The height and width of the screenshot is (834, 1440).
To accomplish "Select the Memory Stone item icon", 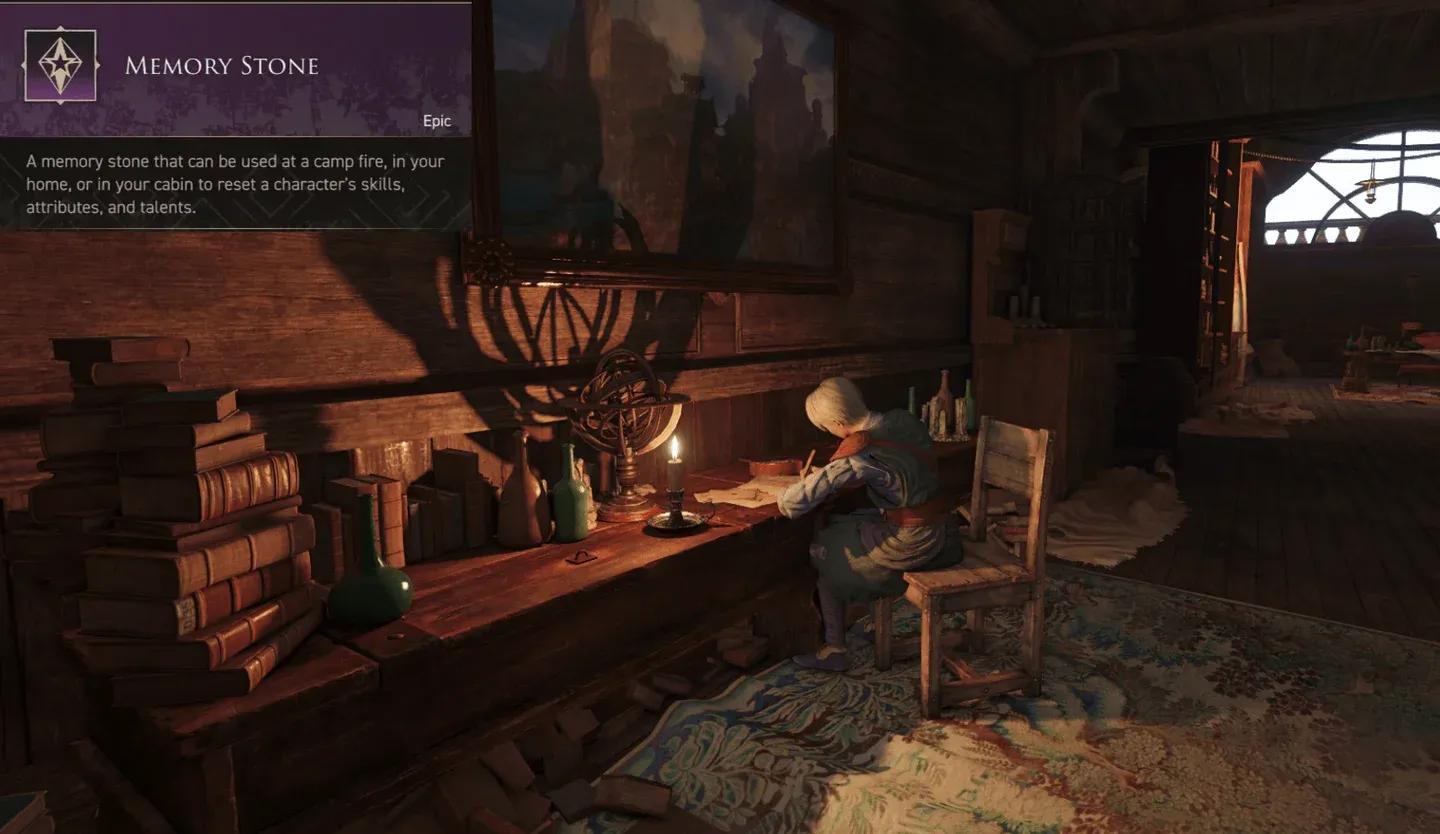I will pos(60,66).
